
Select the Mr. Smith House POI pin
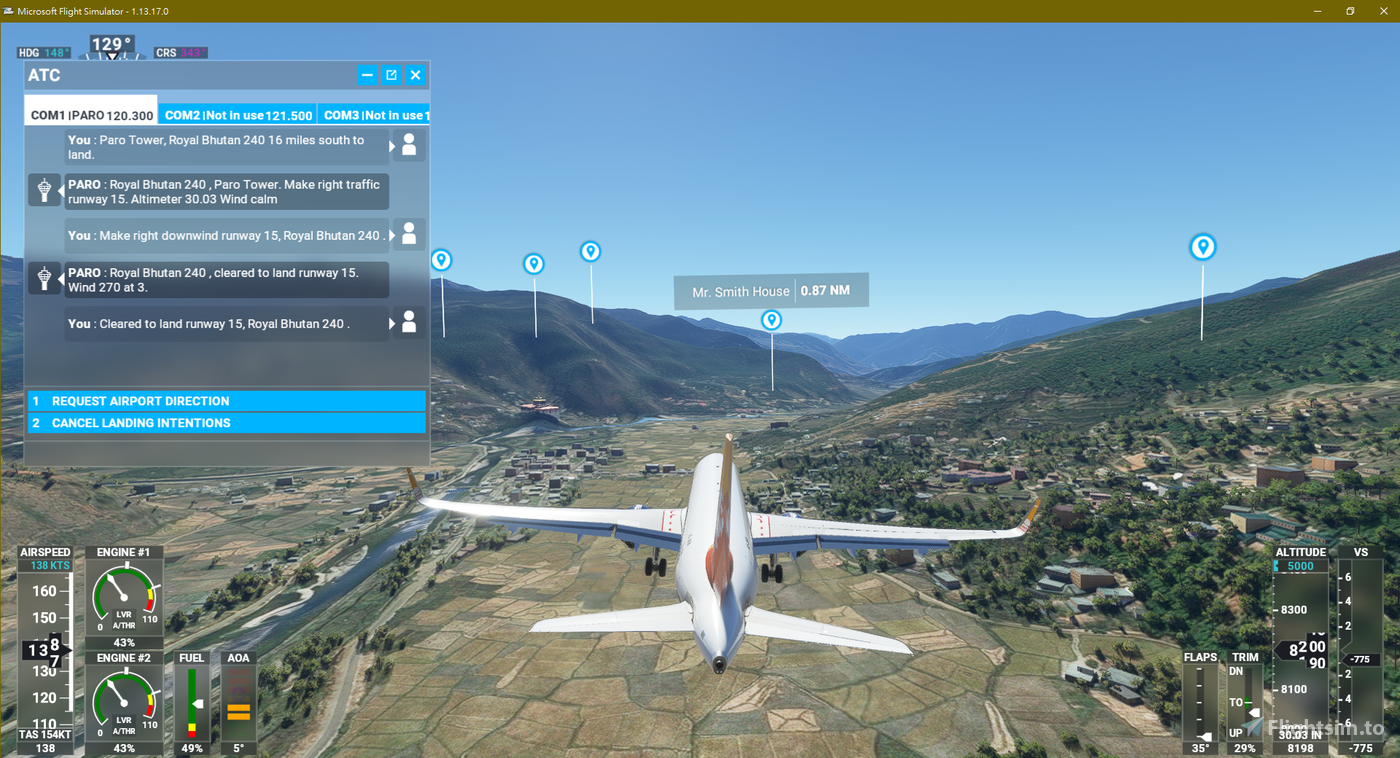click(771, 319)
